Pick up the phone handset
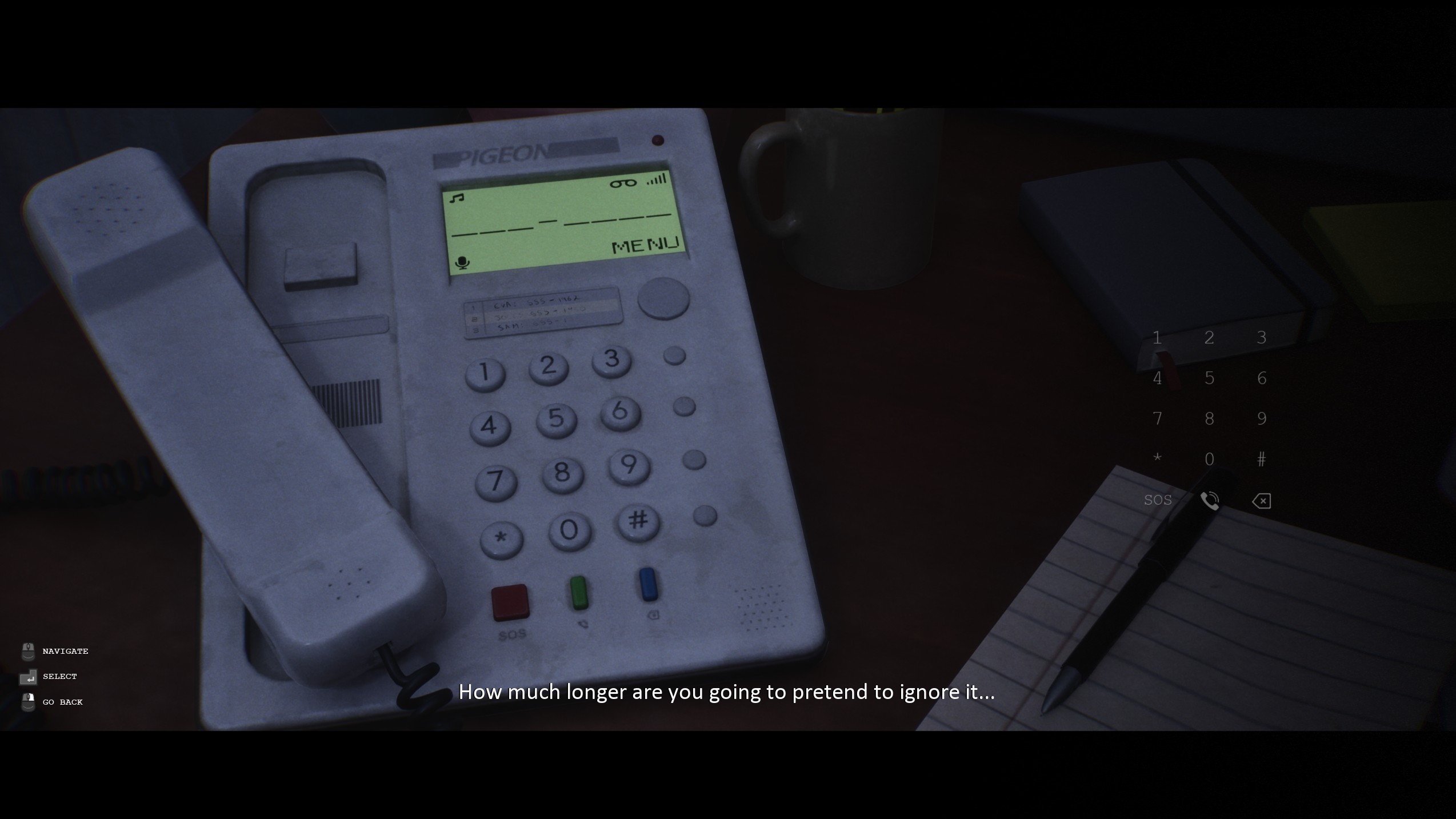This screenshot has width=1456, height=819. [240, 400]
